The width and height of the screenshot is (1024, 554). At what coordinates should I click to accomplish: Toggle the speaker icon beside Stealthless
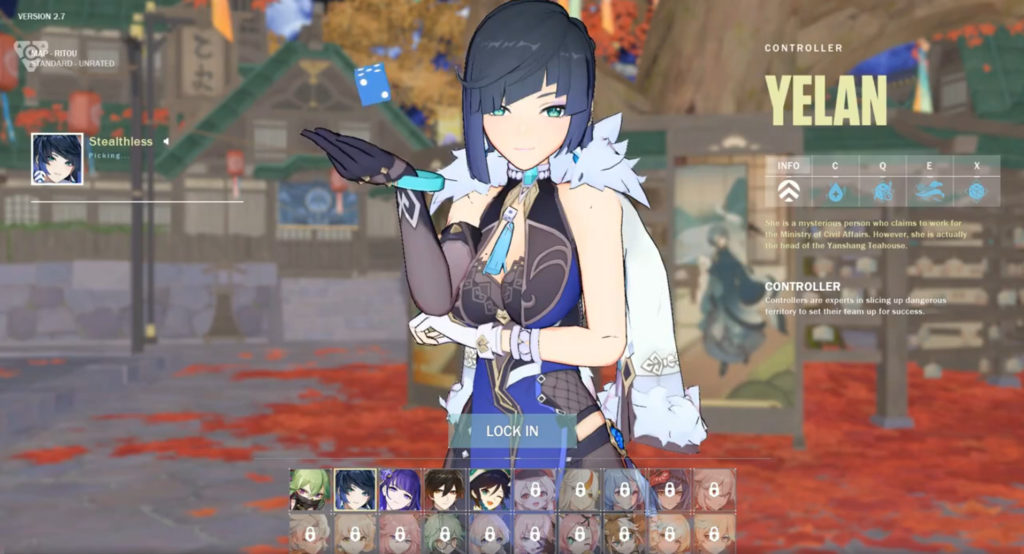(166, 142)
